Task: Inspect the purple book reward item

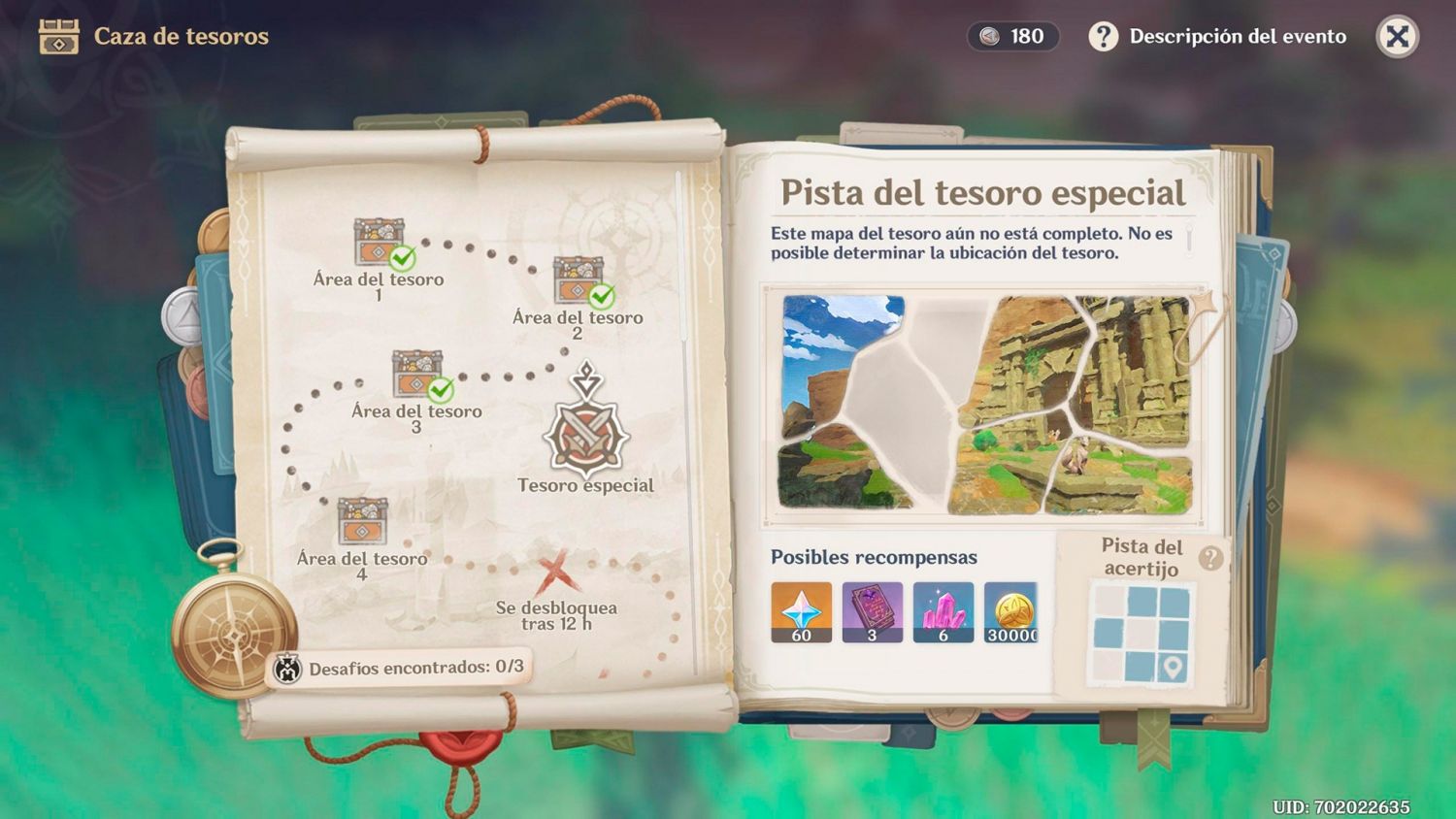Action: [872, 612]
